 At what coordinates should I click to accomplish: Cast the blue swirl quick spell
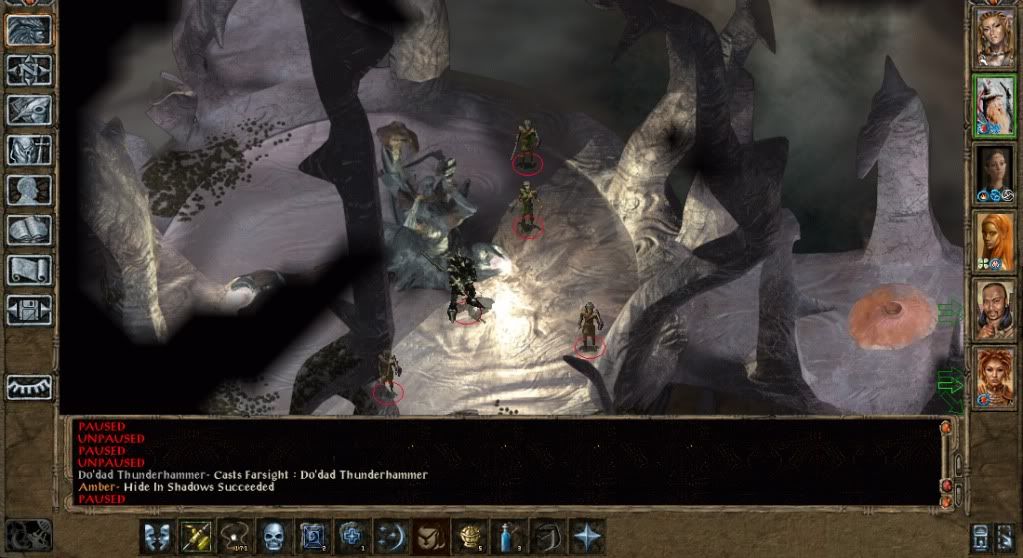point(313,535)
